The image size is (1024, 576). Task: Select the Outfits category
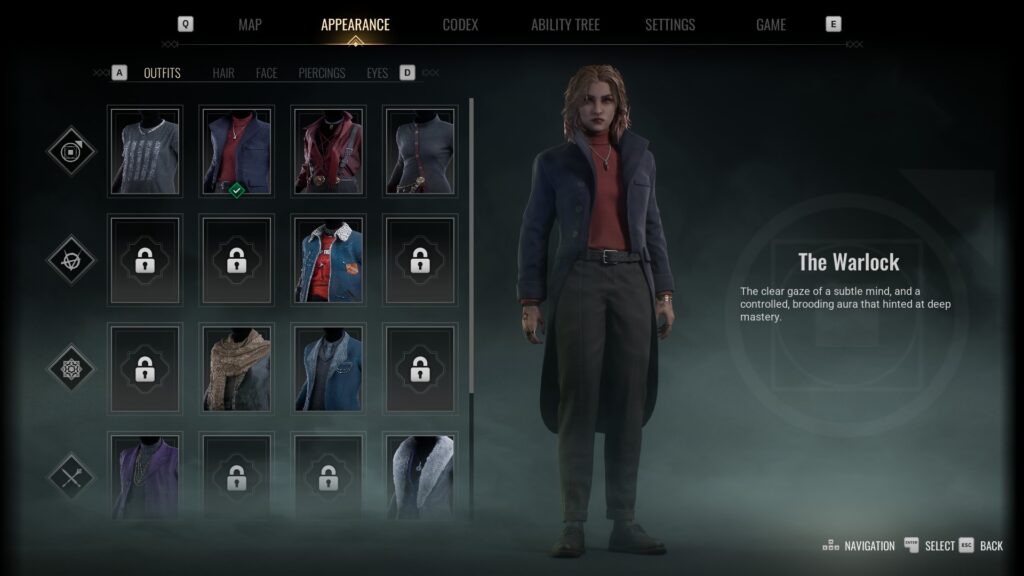pos(162,73)
